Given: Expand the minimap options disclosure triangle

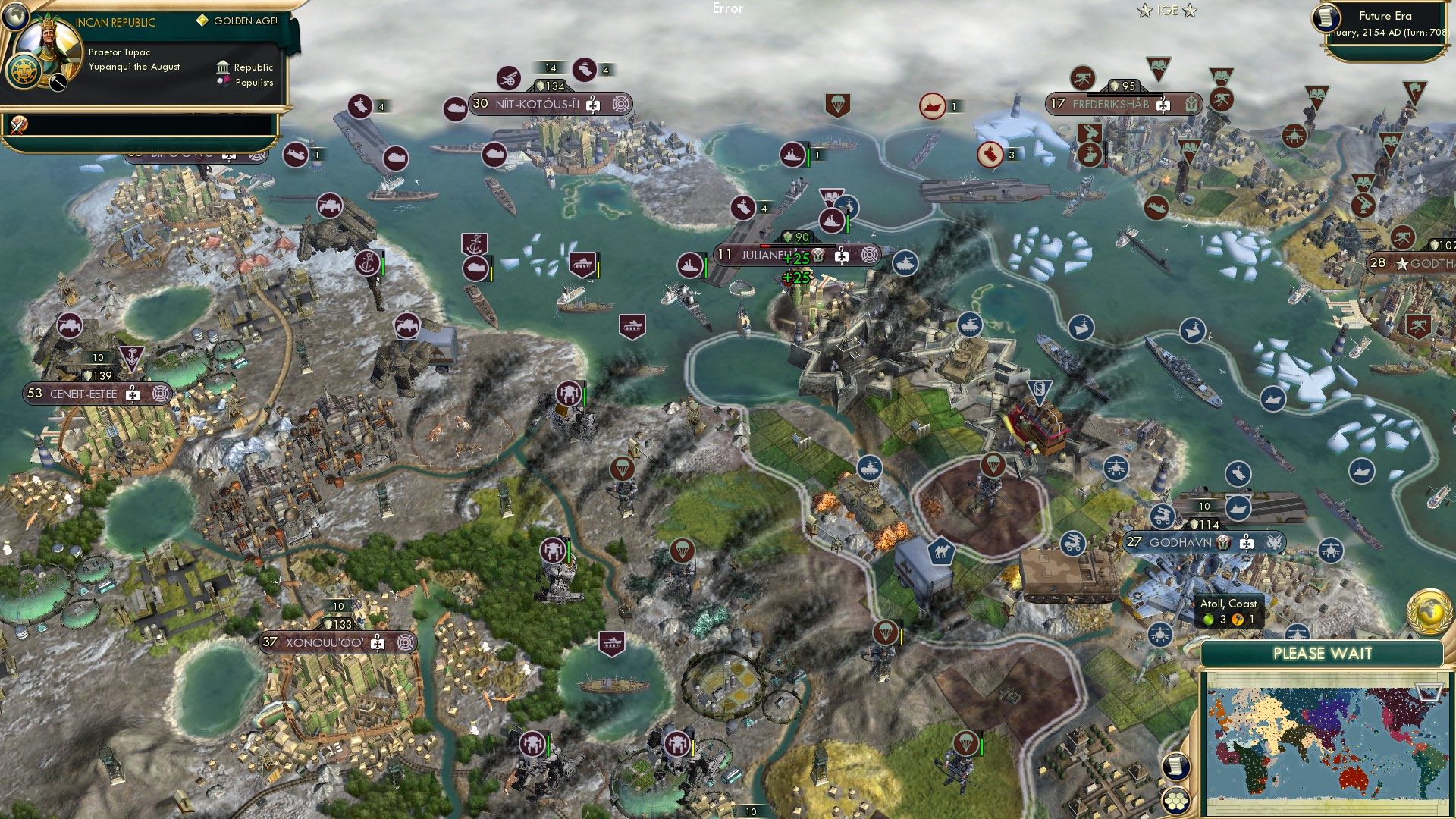Looking at the screenshot, I should [1429, 691].
